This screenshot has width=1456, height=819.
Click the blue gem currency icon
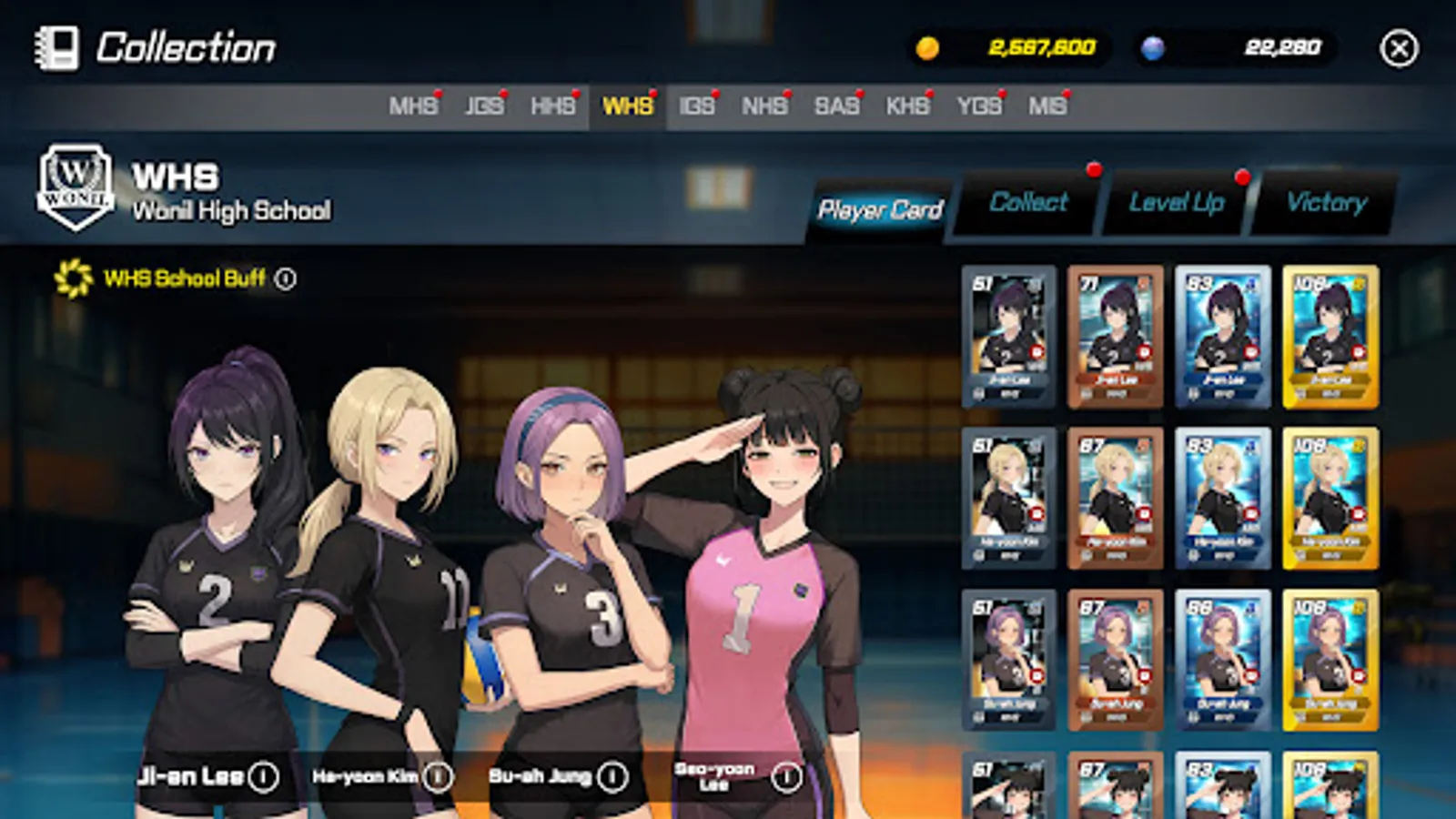tap(1154, 48)
